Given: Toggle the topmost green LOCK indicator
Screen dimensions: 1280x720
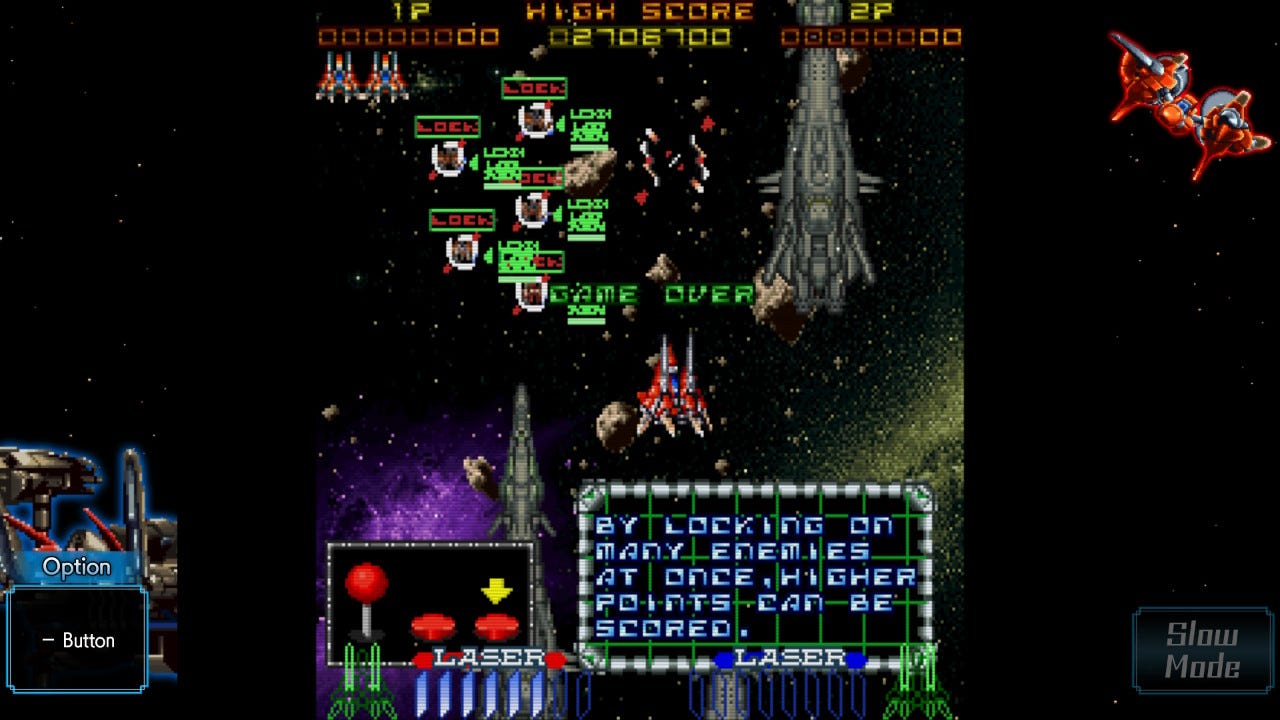Looking at the screenshot, I should (533, 89).
